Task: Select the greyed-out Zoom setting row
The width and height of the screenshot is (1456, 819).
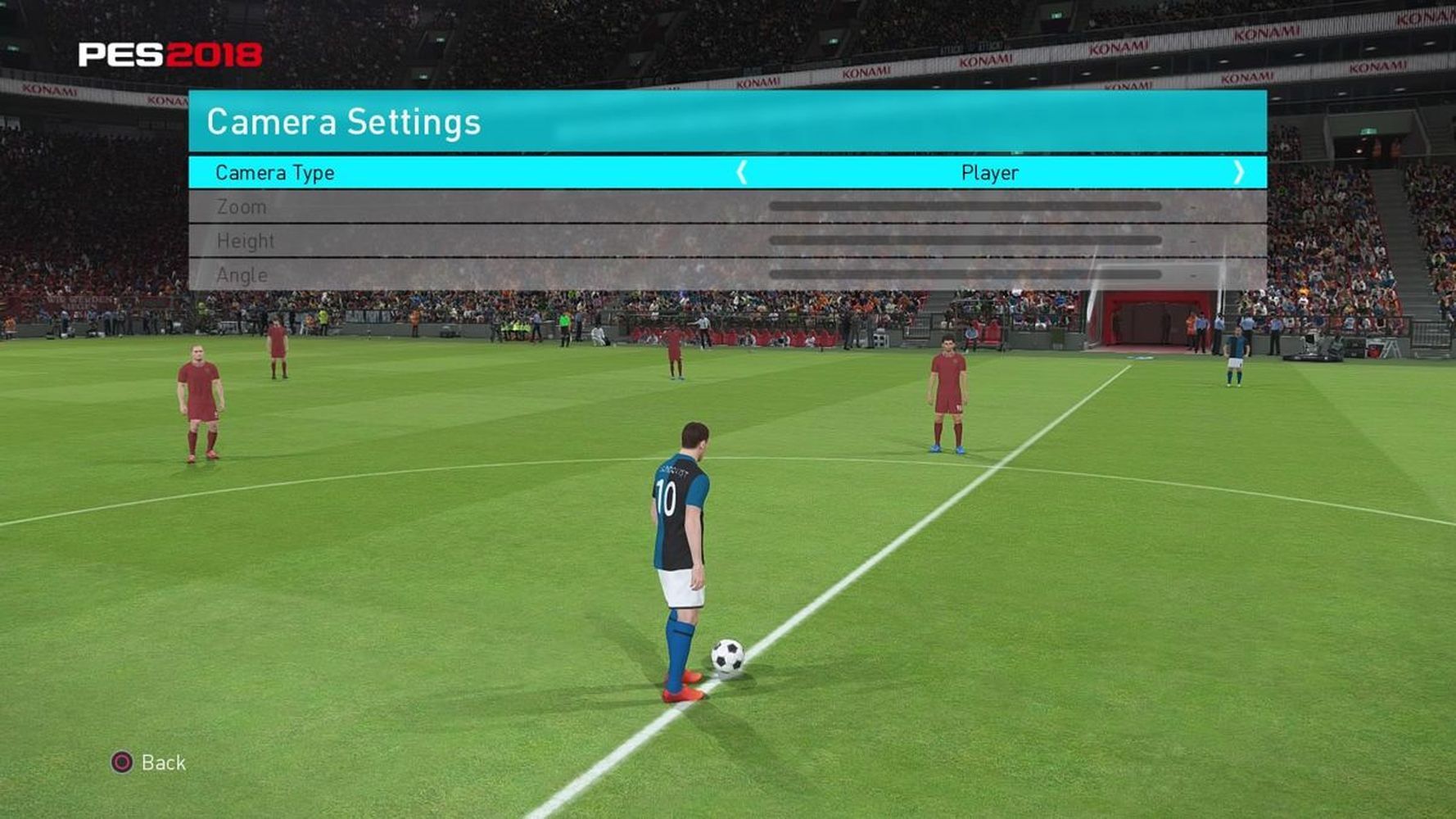Action: pos(242,207)
